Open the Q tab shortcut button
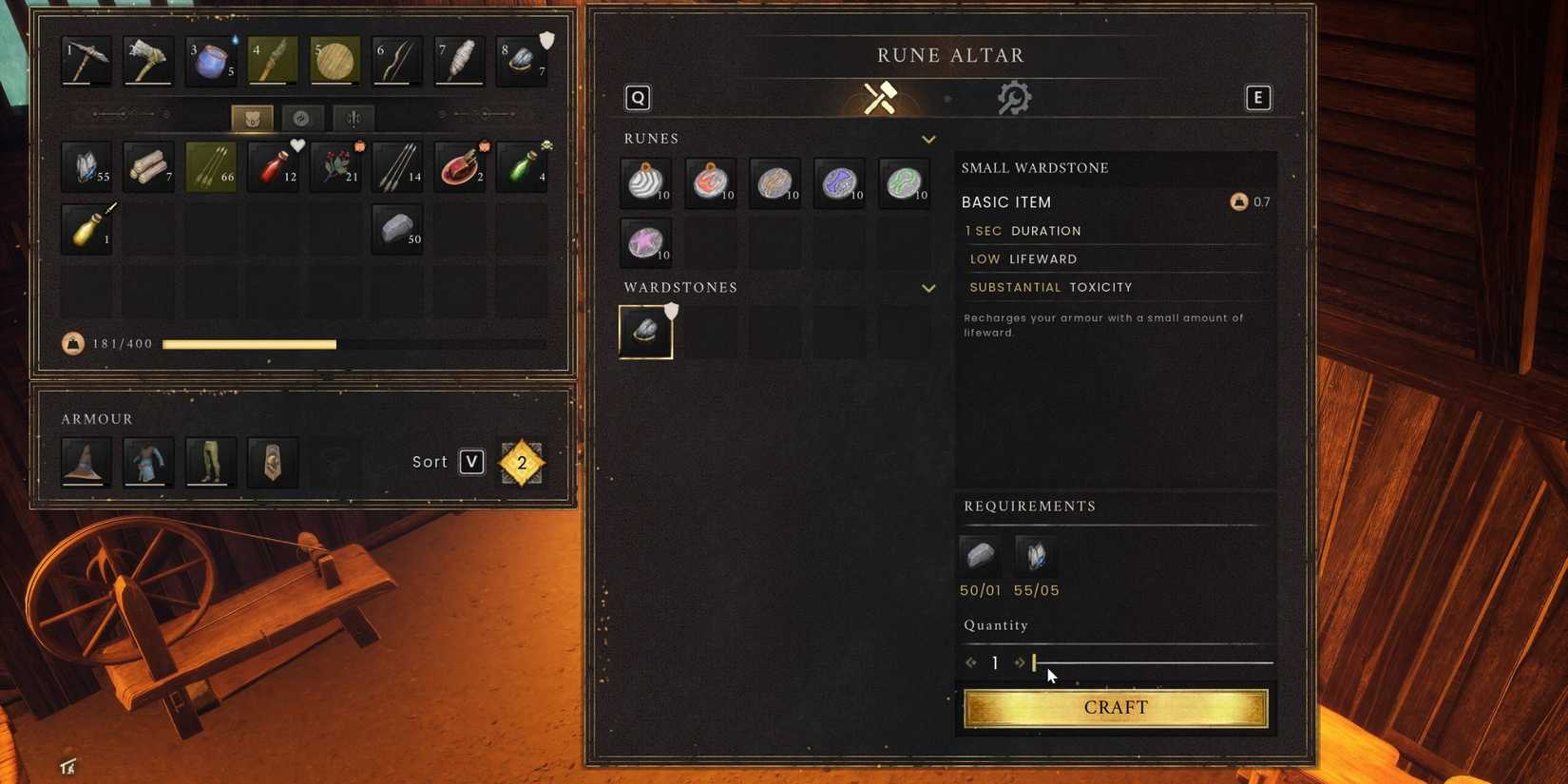This screenshot has width=1568, height=784. click(x=637, y=97)
